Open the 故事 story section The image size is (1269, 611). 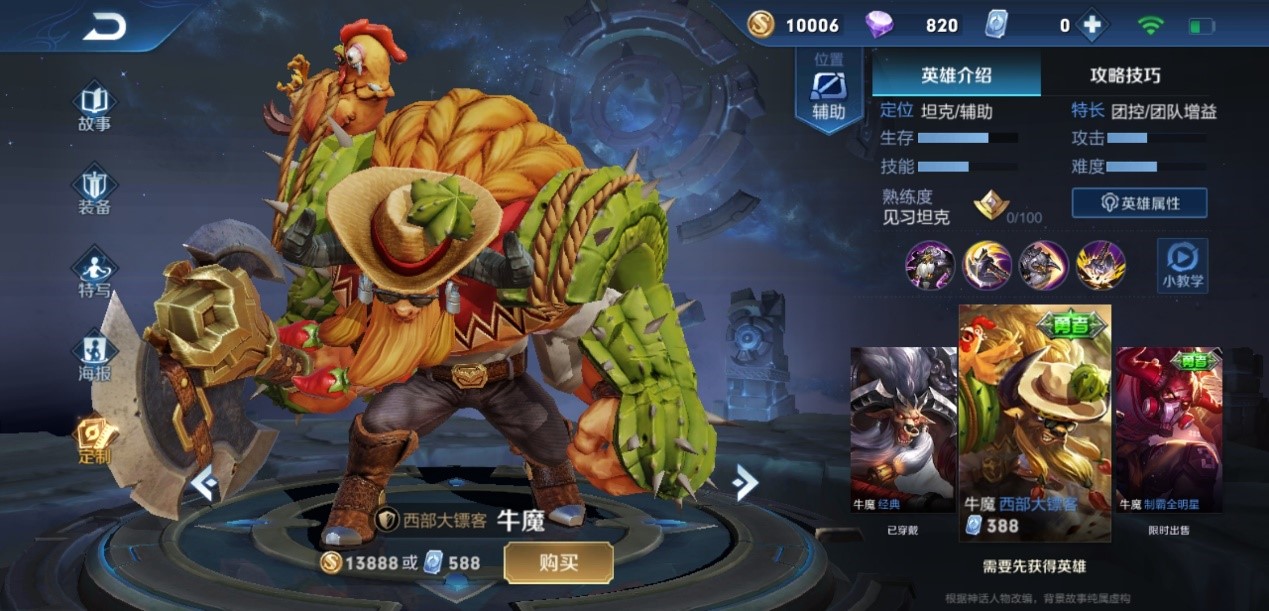(94, 108)
